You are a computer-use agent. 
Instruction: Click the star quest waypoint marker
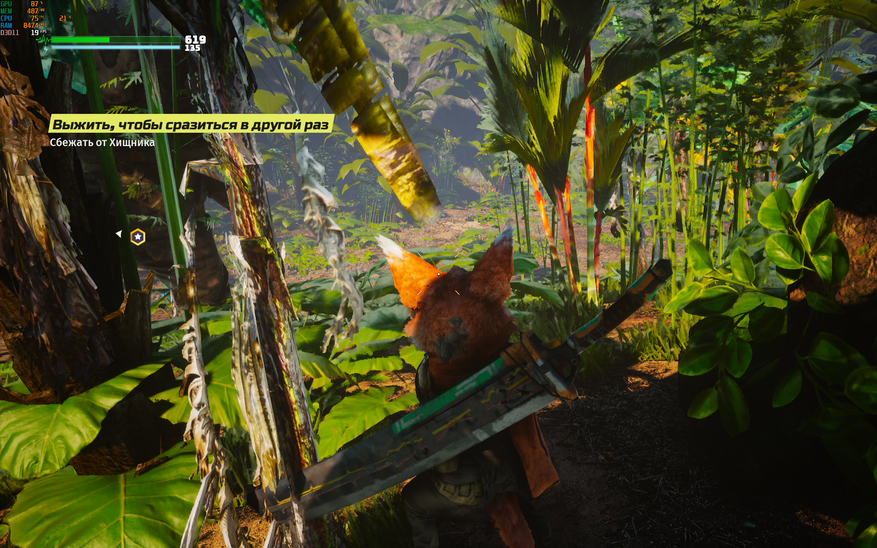tap(138, 236)
